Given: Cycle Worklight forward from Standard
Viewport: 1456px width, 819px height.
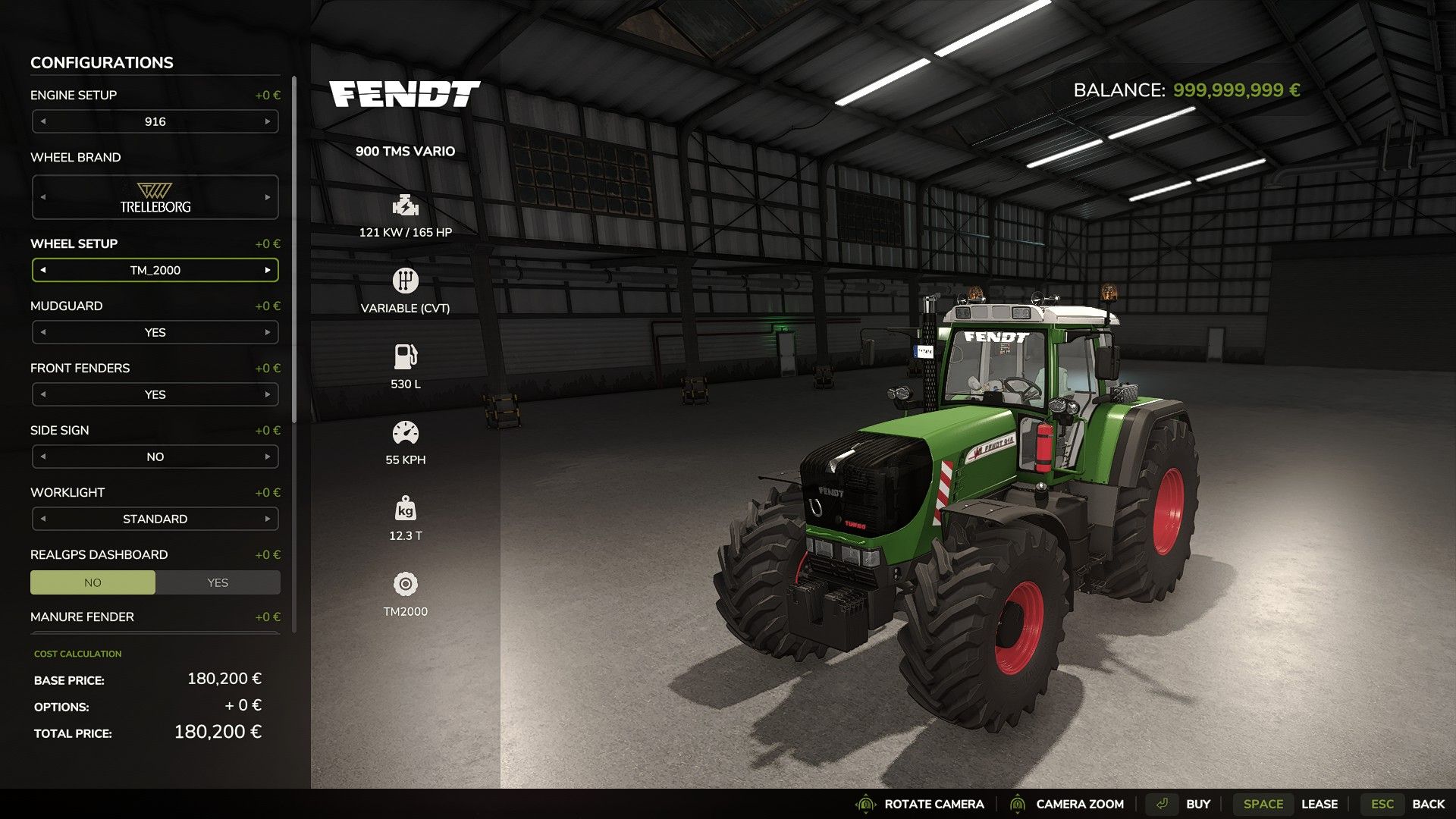Looking at the screenshot, I should (268, 519).
